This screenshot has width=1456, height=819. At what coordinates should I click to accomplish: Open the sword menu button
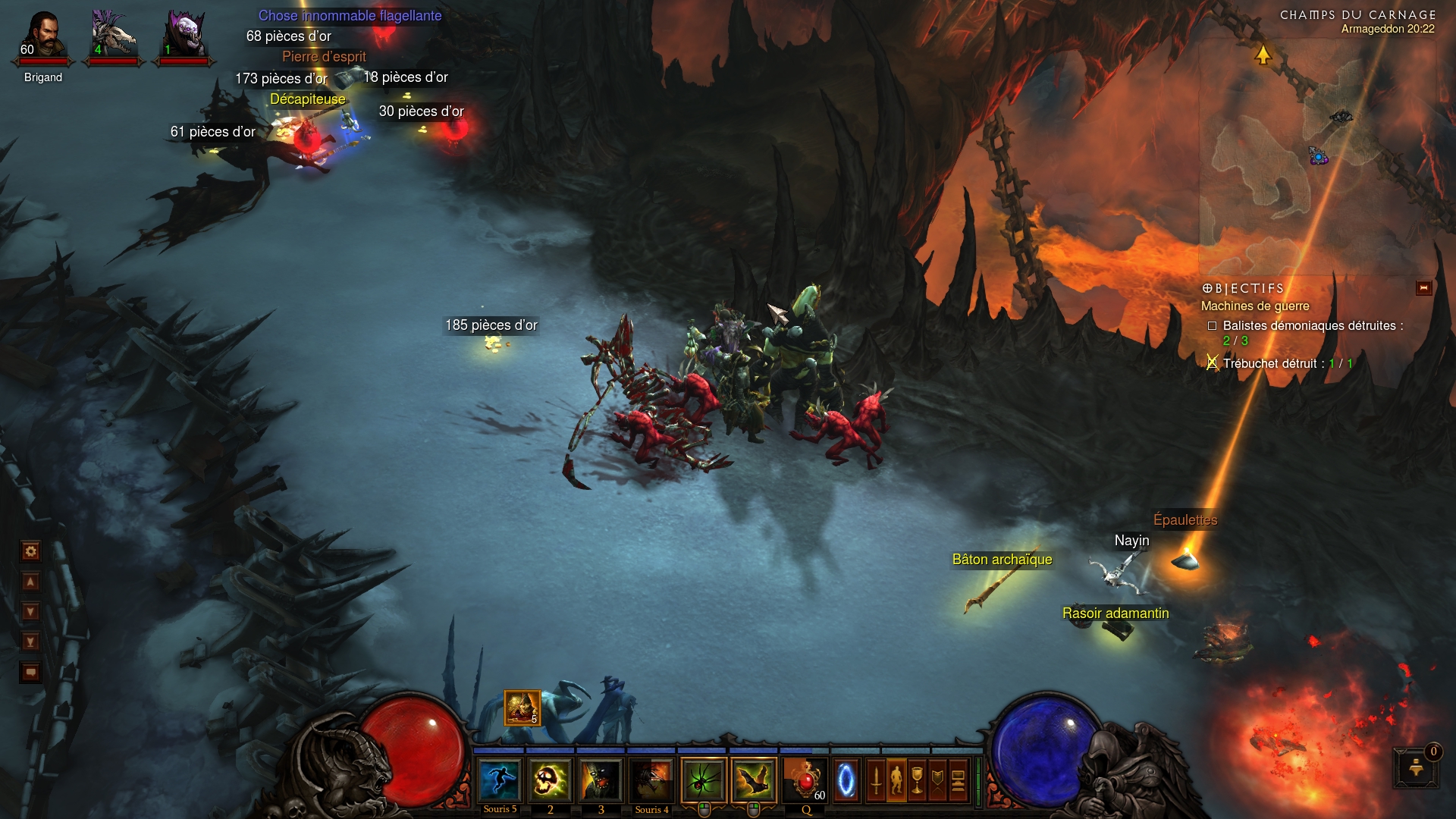(876, 780)
